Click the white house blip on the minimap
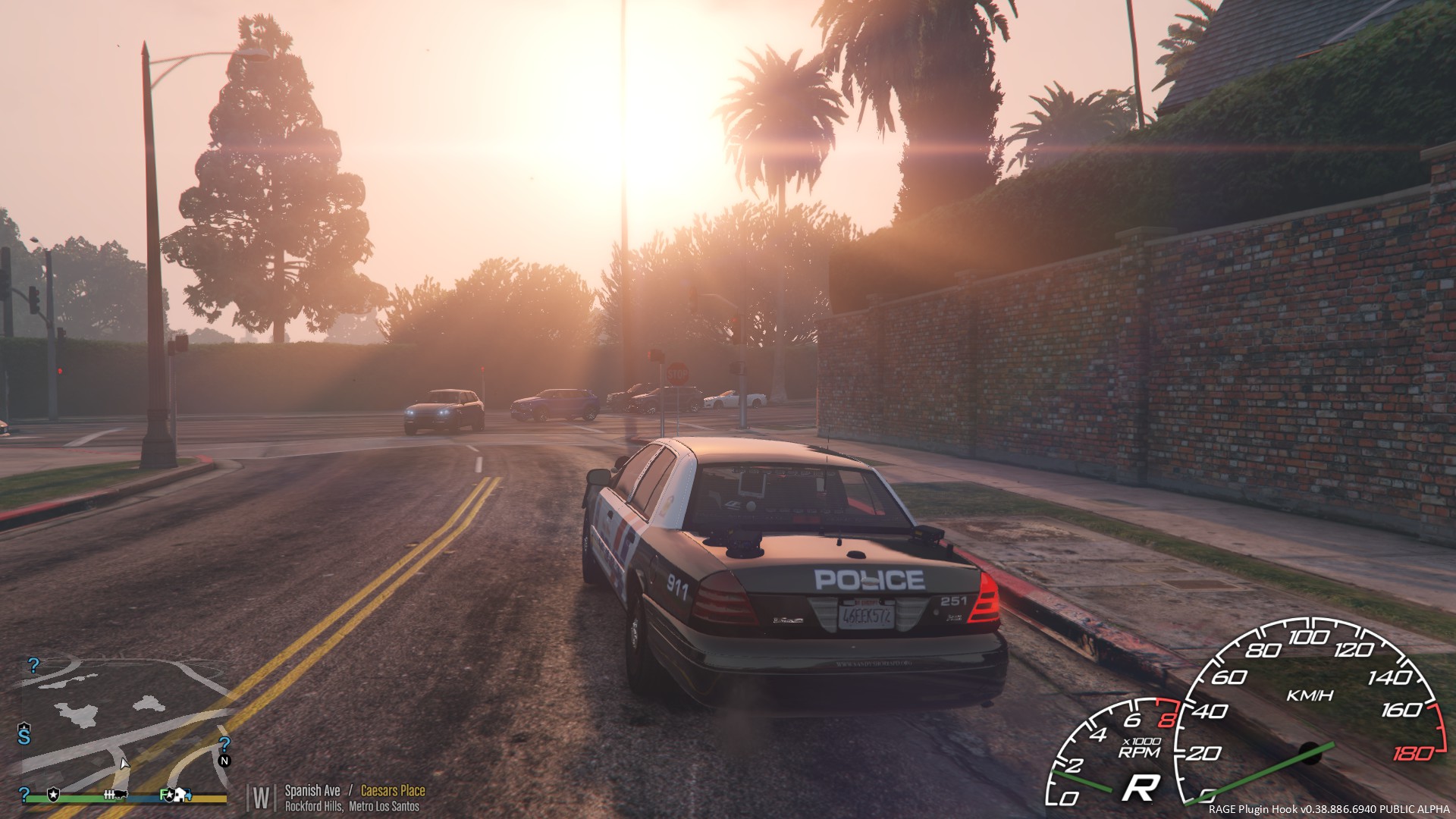This screenshot has width=1456, height=819. (x=179, y=795)
